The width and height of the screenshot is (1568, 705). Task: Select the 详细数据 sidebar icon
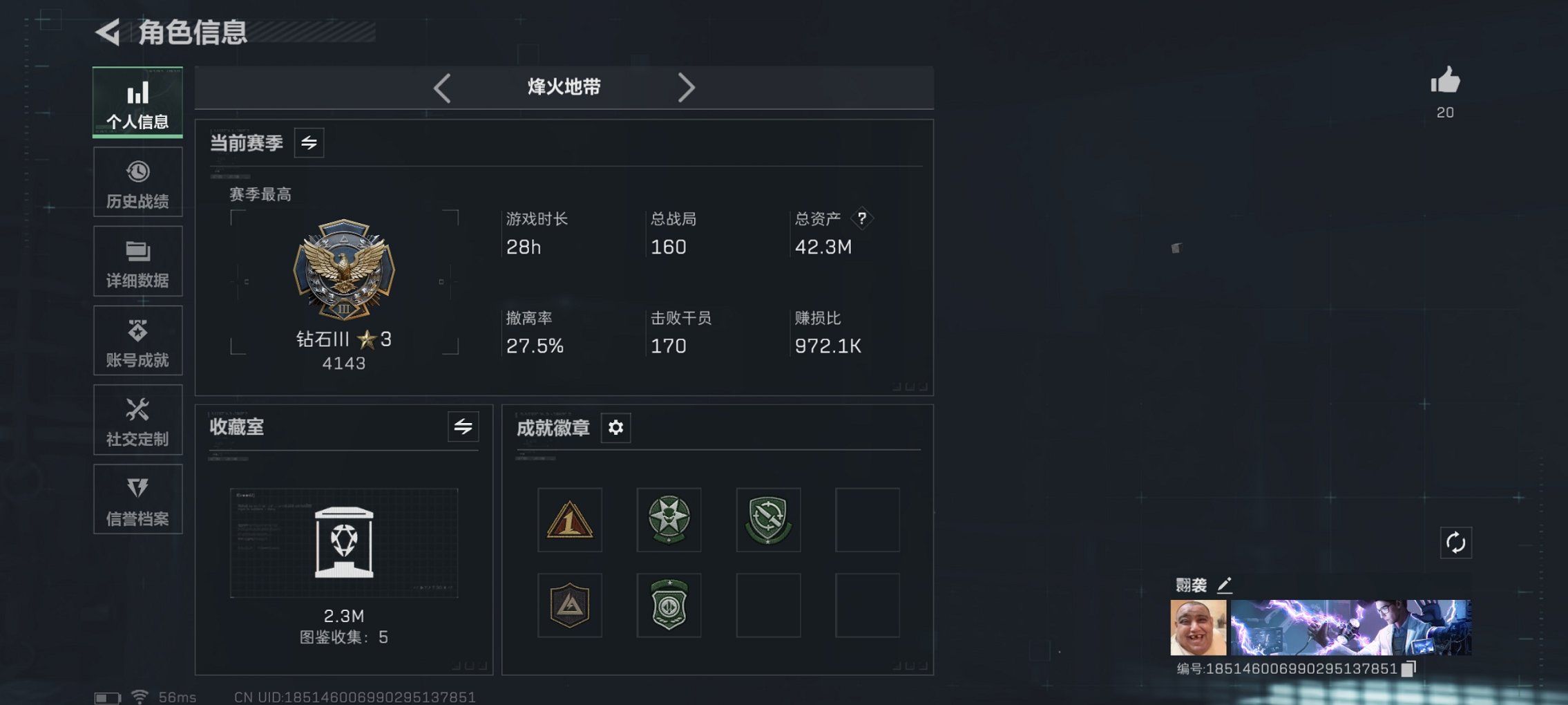pyautogui.click(x=137, y=261)
